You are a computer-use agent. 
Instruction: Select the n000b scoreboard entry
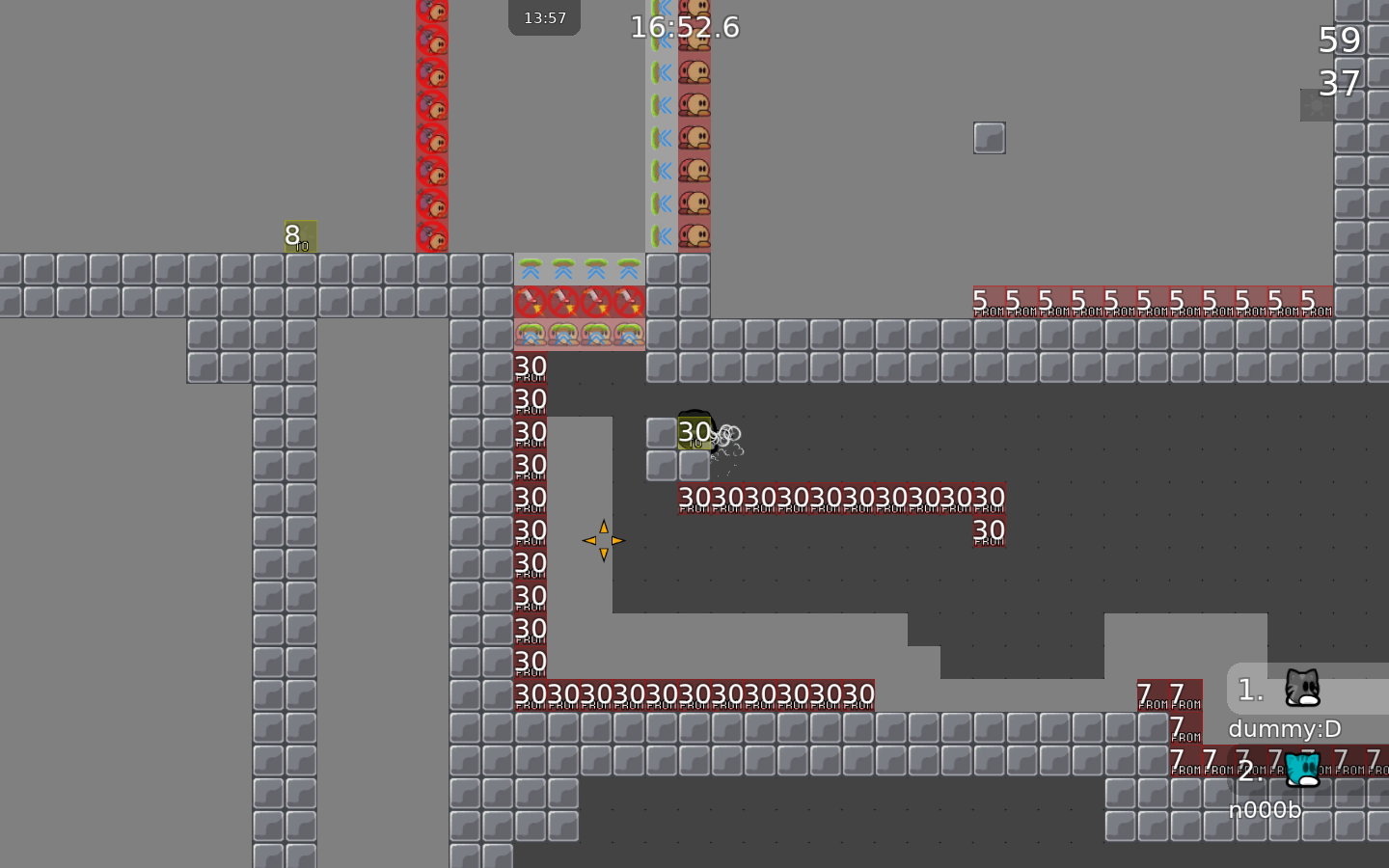(1265, 810)
